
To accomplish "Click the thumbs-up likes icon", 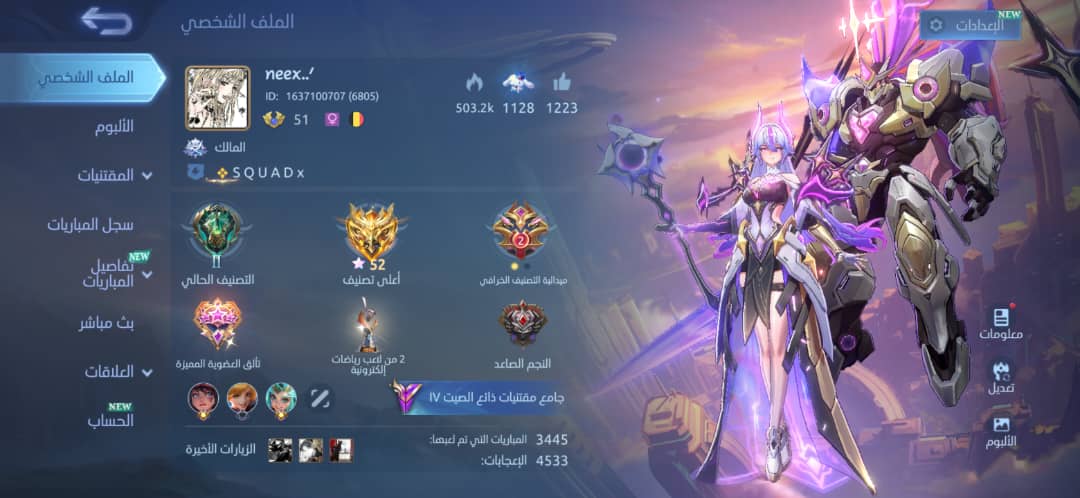I will (x=561, y=83).
